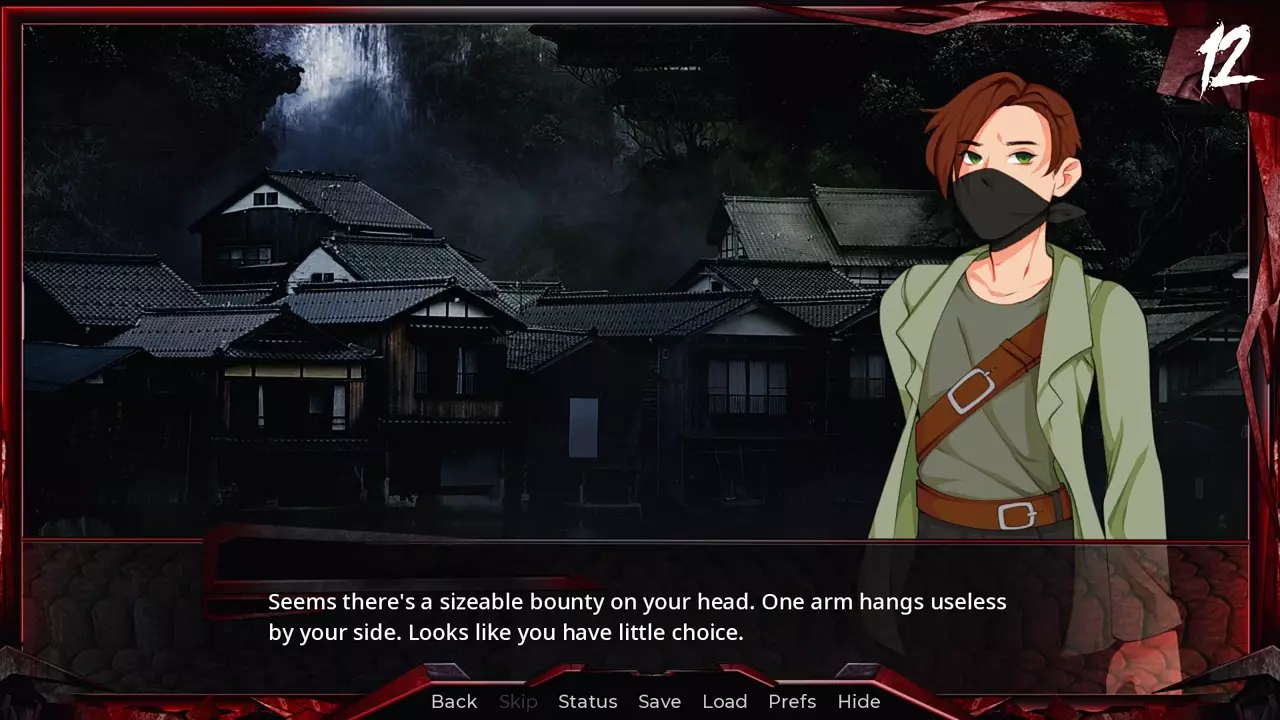
Task: Hide the dialogue interface
Action: tap(858, 701)
